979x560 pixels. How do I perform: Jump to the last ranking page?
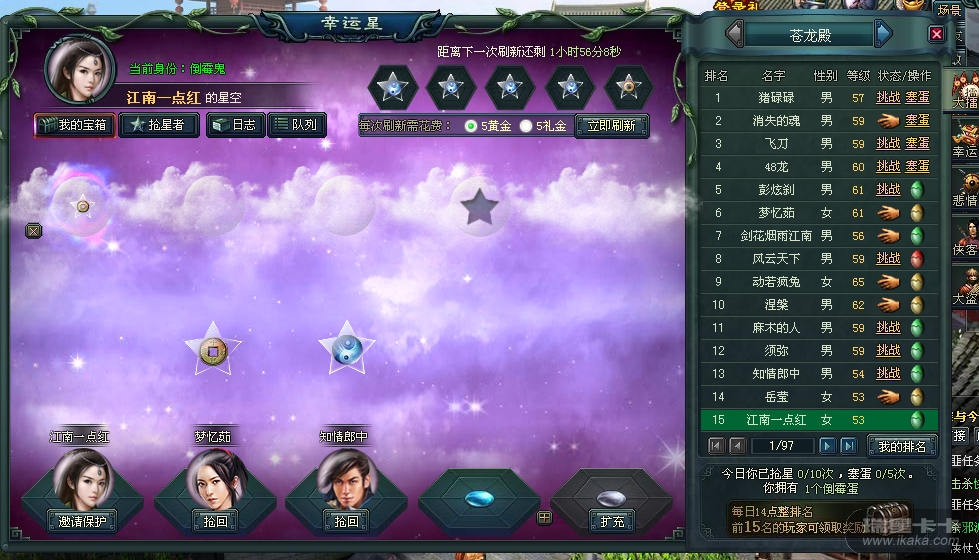[849, 445]
